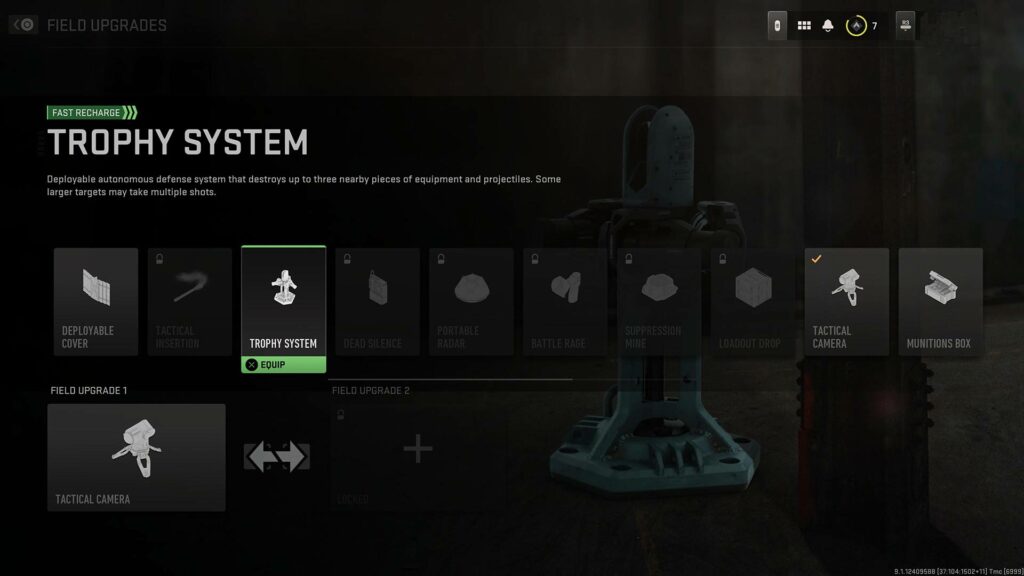Show notifications via the bell icon
Image resolution: width=1024 pixels, height=576 pixels.
(828, 26)
